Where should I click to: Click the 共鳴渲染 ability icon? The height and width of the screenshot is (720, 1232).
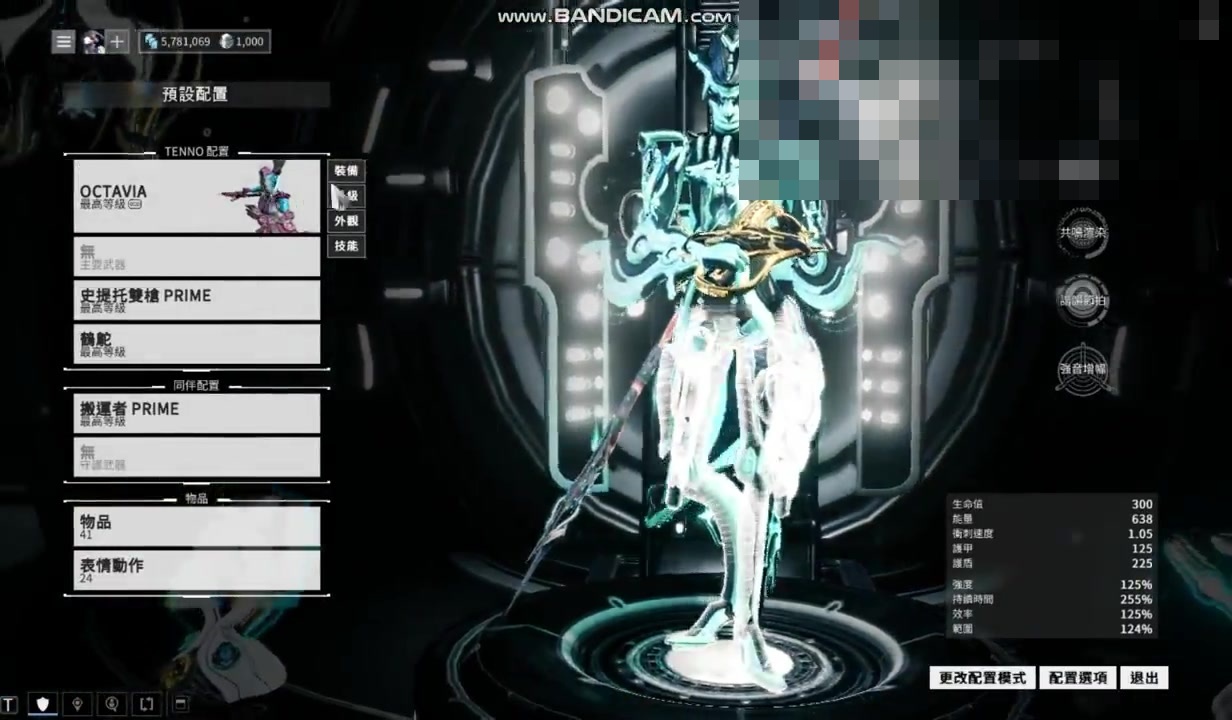pos(1082,233)
